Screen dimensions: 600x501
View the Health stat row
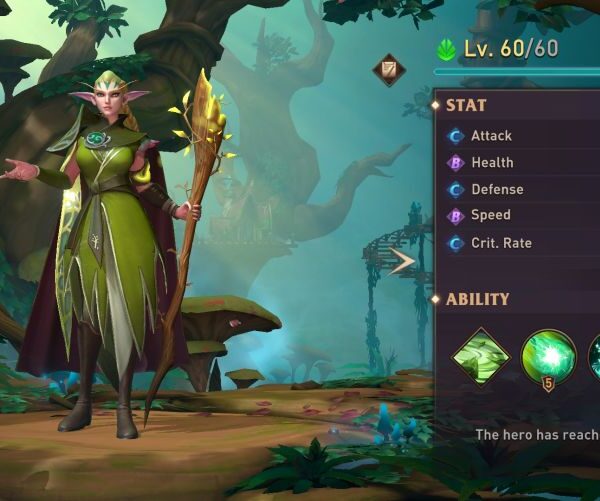click(492, 162)
